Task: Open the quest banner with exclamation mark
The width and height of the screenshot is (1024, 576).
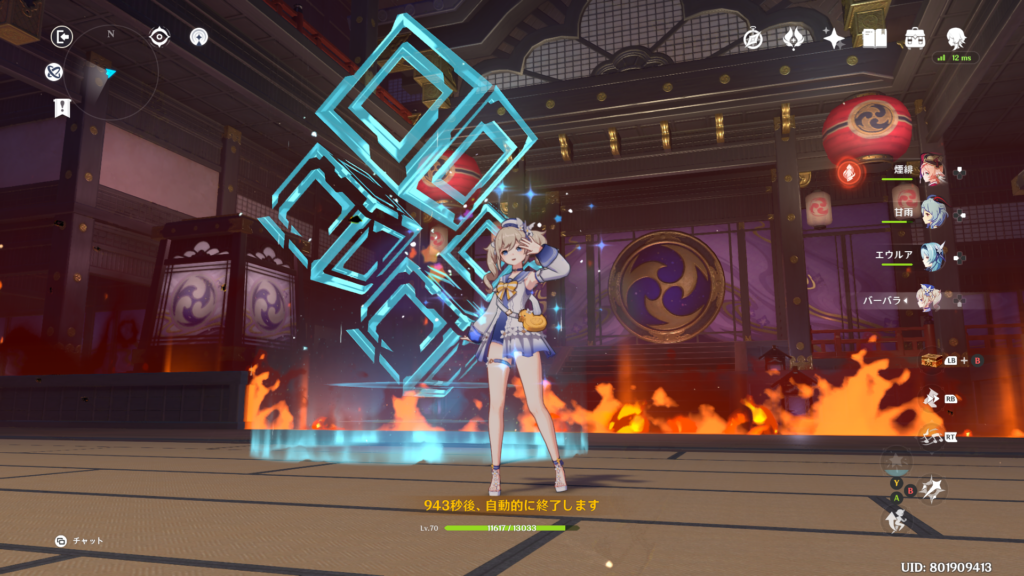Action: (62, 107)
